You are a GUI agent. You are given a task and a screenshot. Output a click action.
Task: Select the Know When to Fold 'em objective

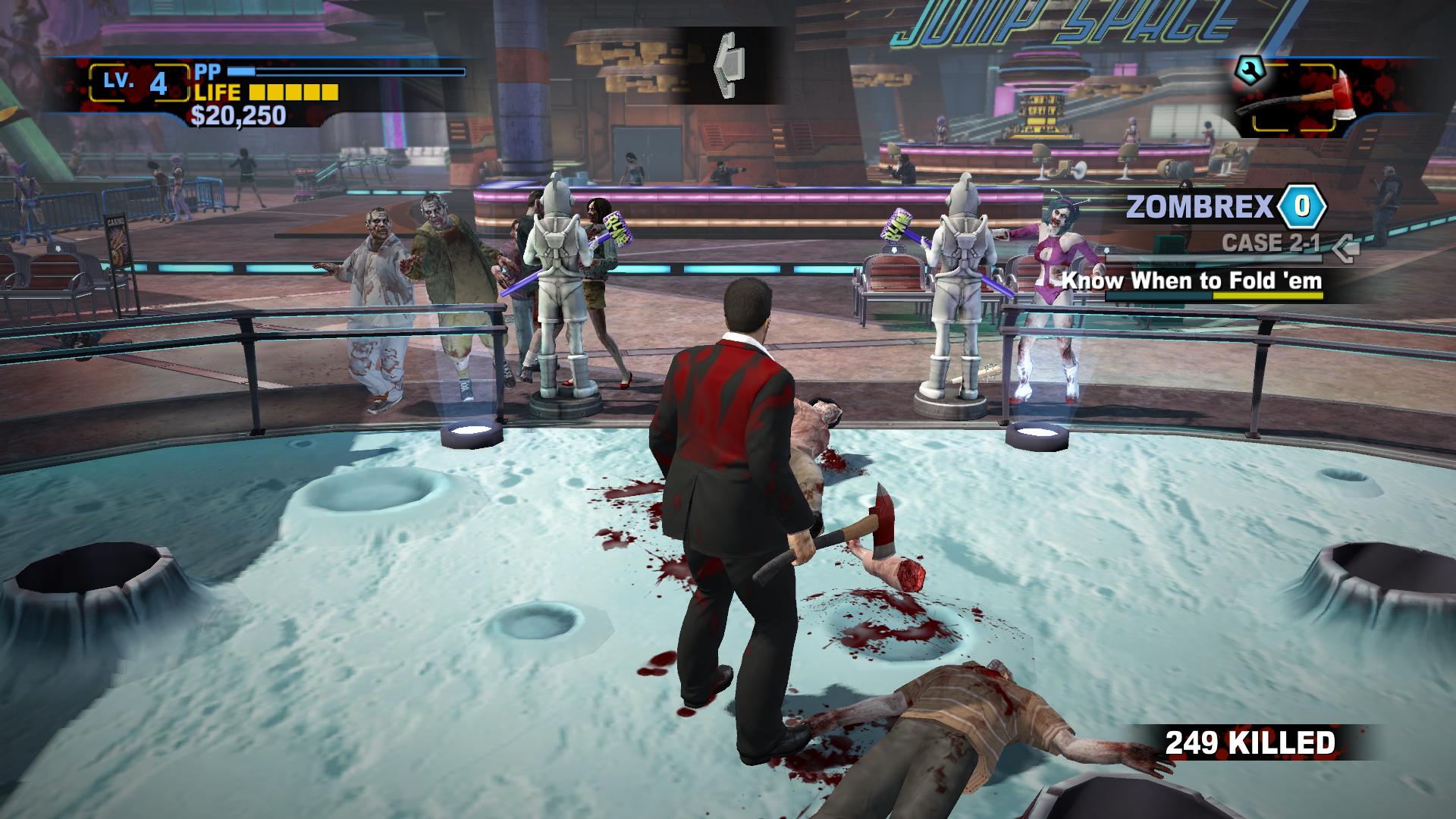point(1191,281)
